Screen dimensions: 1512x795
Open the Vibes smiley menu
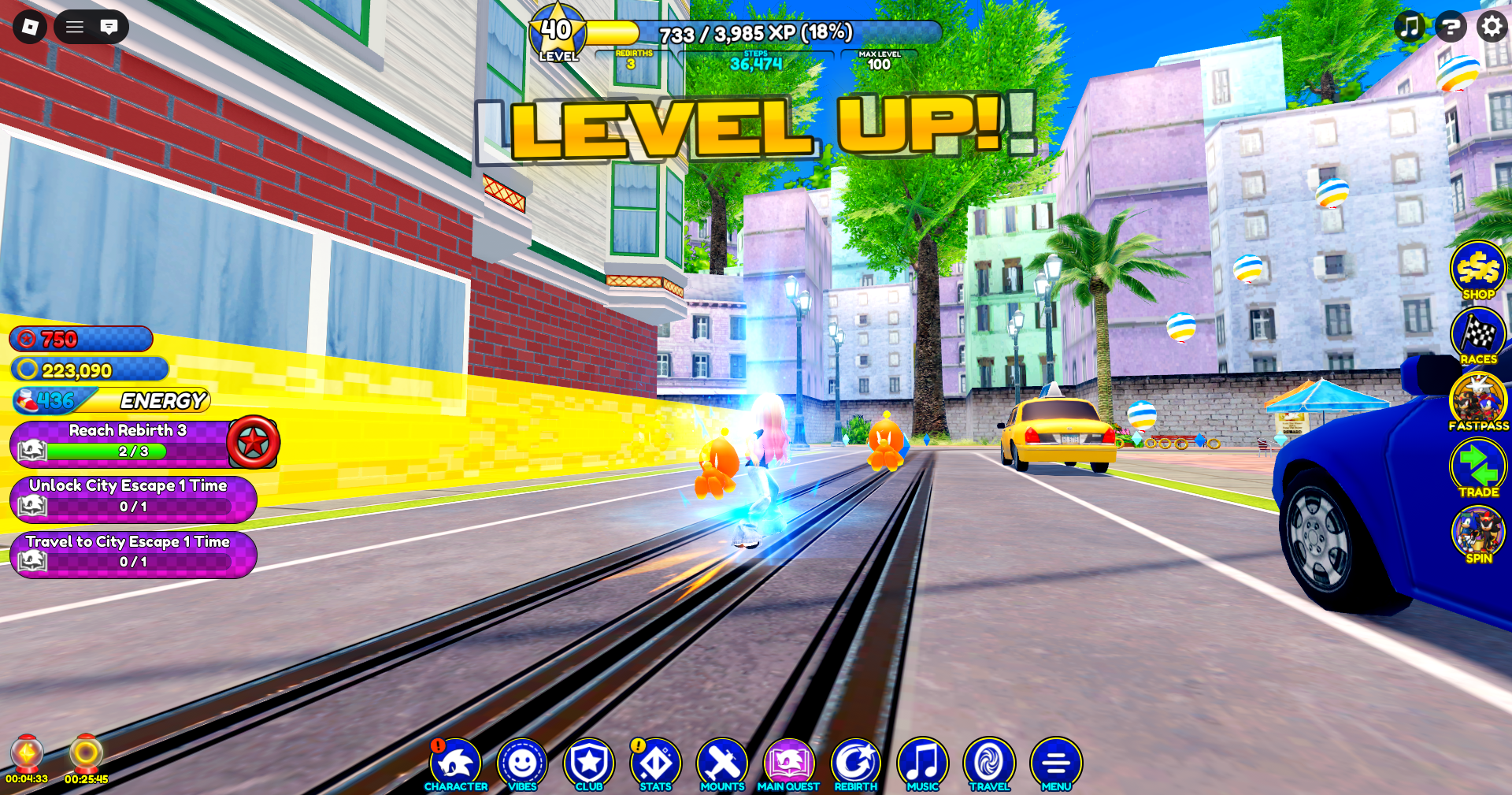pos(522,763)
